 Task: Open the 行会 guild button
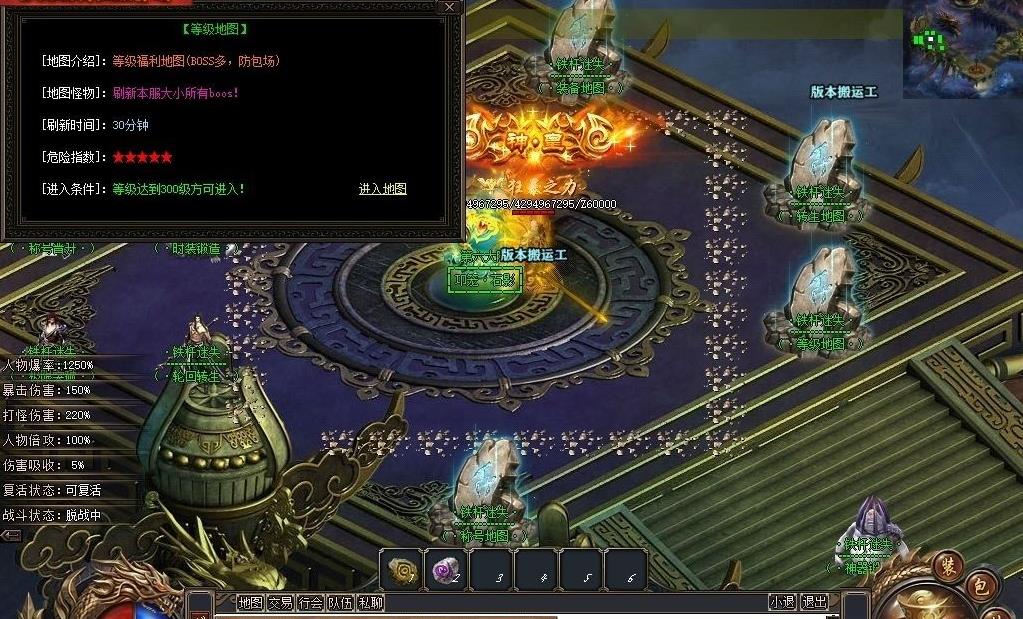[311, 603]
